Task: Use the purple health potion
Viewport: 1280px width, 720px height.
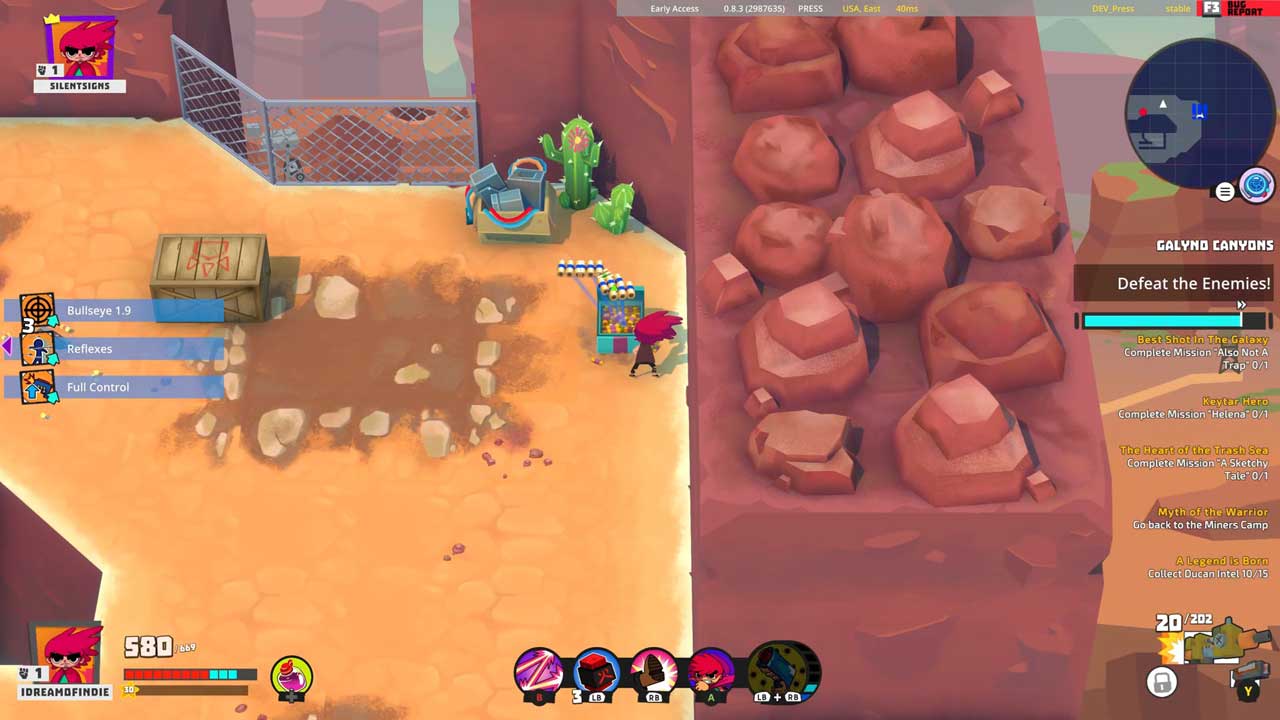Action: click(x=292, y=677)
